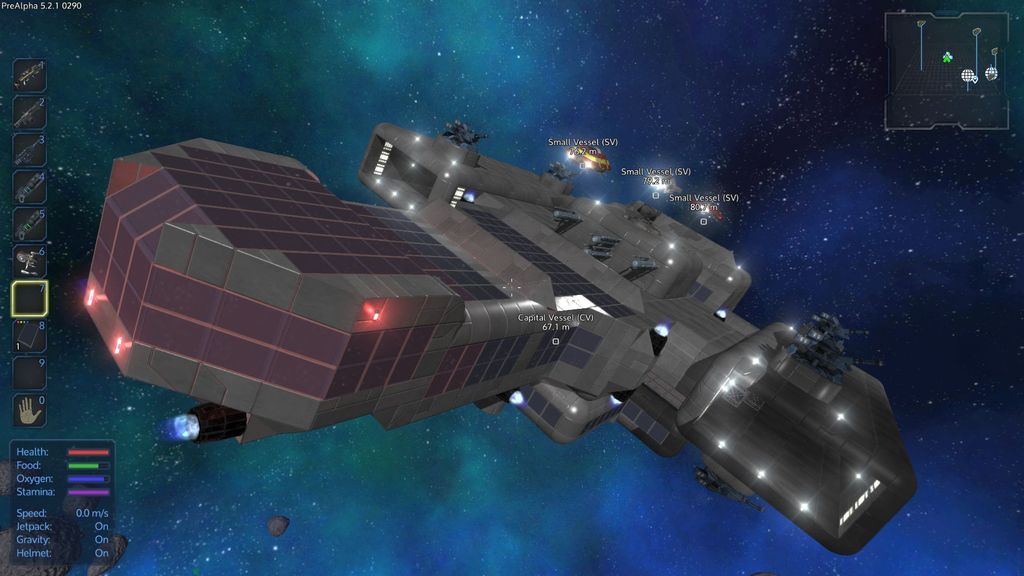The width and height of the screenshot is (1024, 576).
Task: Select the block item in slot 8
Action: tap(29, 335)
